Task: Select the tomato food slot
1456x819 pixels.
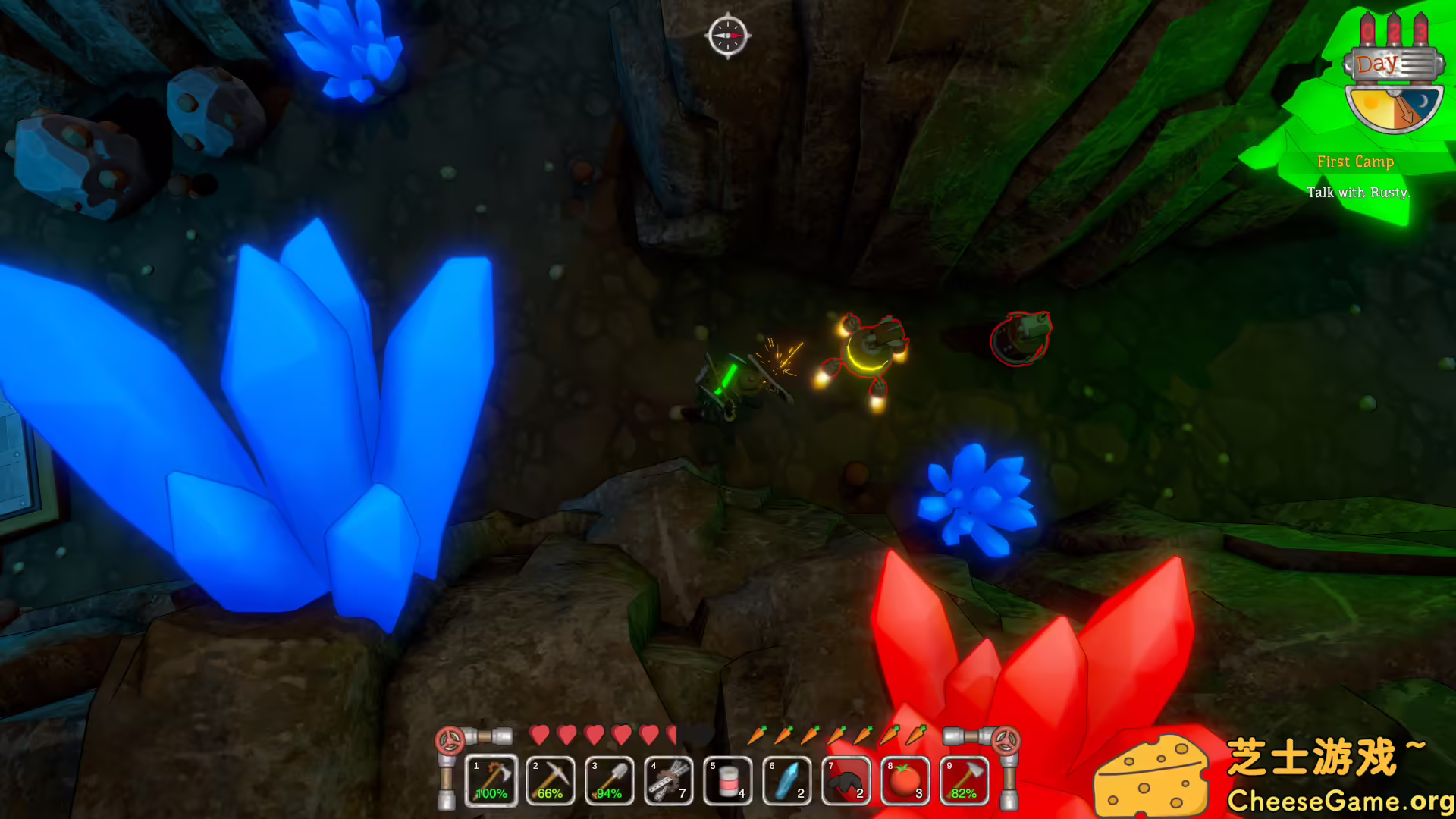Action: pos(905,780)
